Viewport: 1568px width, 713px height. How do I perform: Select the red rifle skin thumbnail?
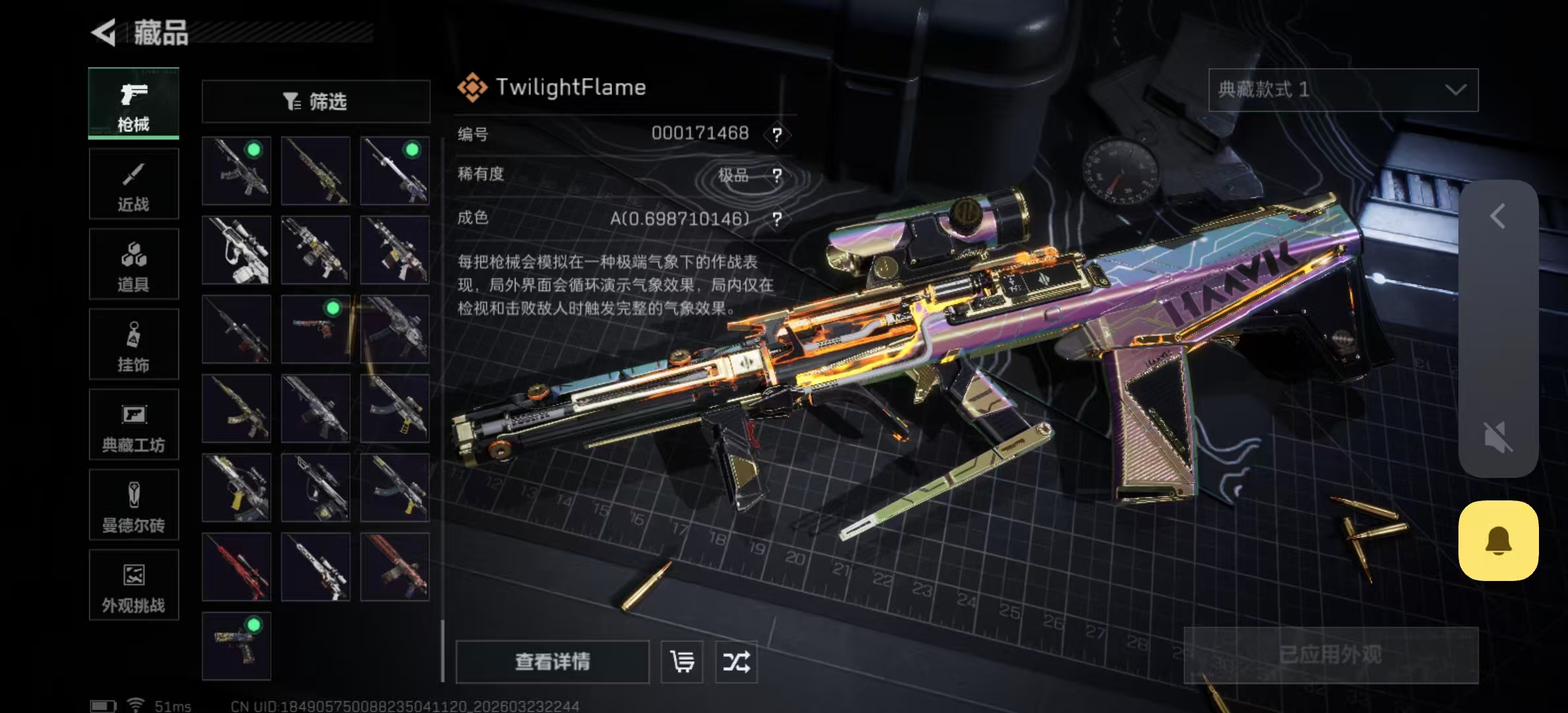(x=236, y=567)
